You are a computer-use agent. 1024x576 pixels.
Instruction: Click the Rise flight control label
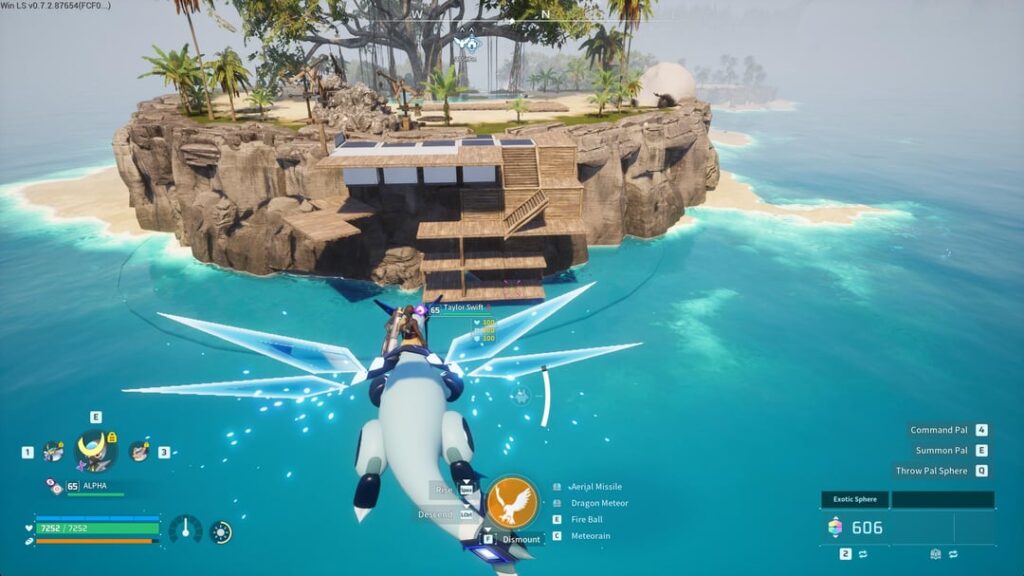pos(446,489)
